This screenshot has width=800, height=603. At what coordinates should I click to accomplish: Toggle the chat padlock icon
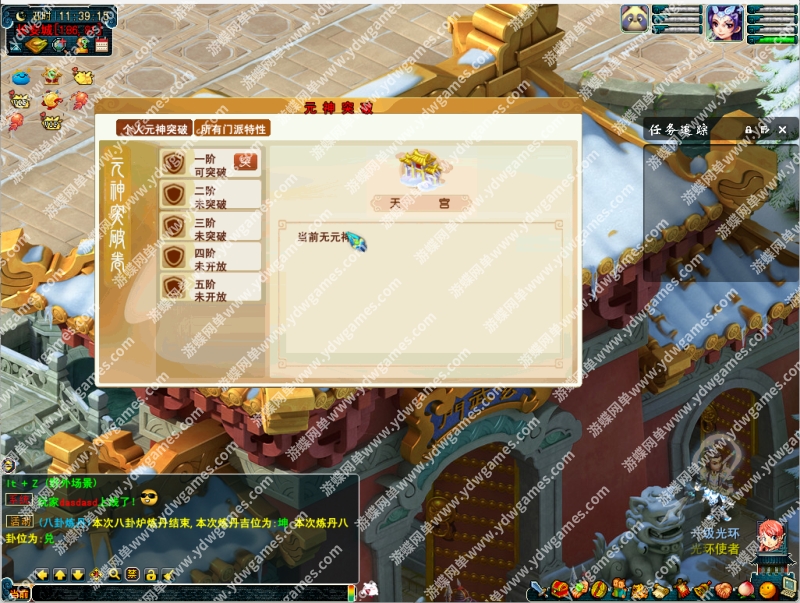click(150, 574)
